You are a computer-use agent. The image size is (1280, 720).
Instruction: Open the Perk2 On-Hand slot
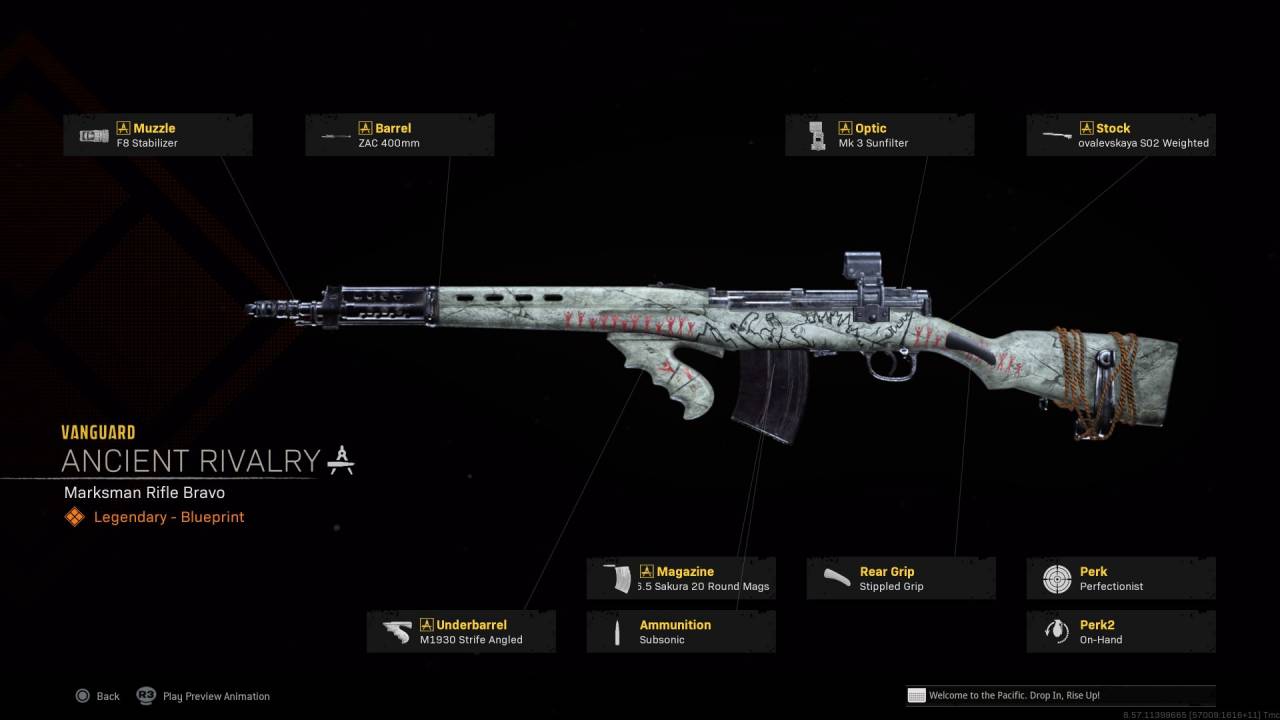pyautogui.click(x=1121, y=632)
